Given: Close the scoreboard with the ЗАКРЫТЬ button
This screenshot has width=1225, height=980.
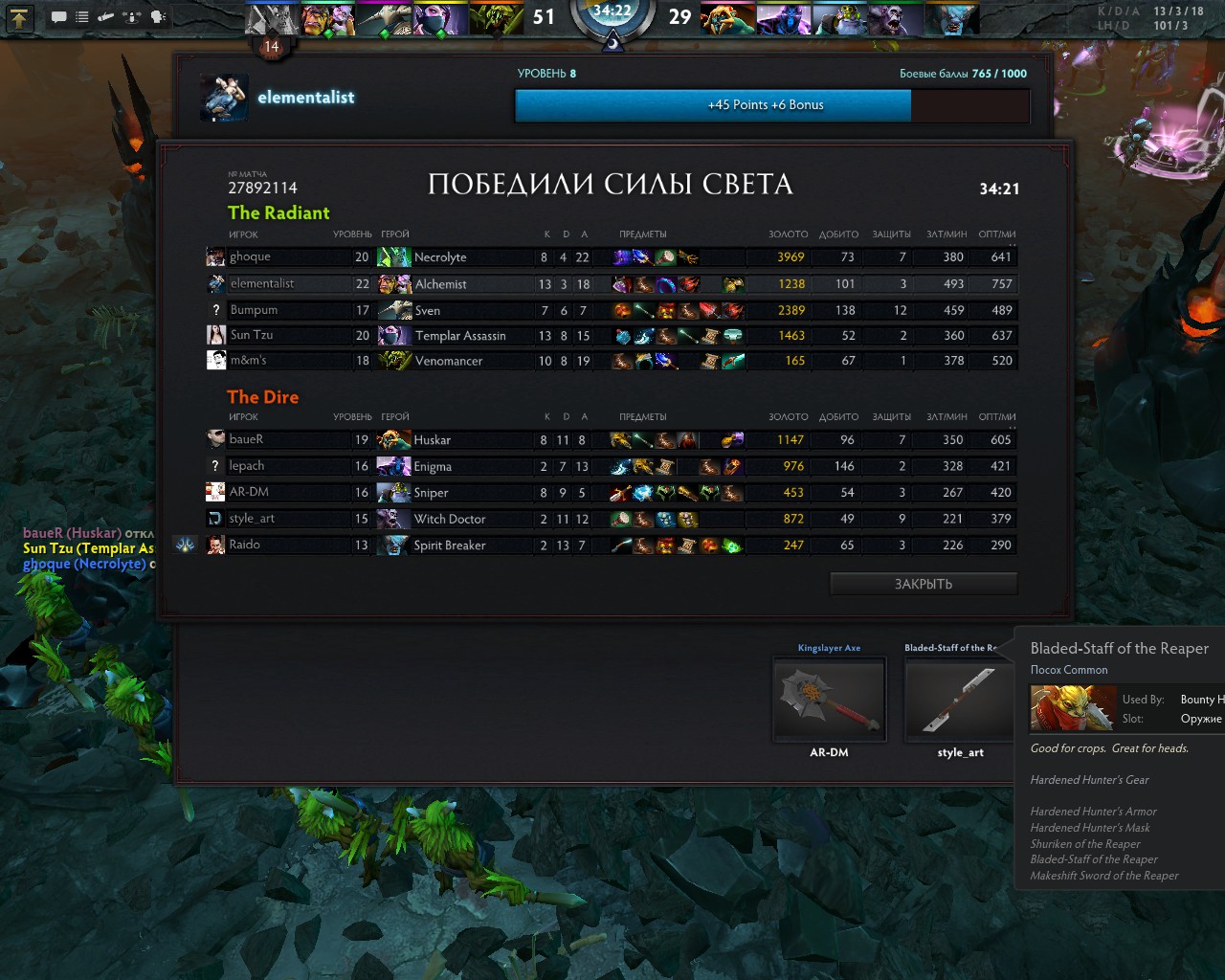Looking at the screenshot, I should 924,584.
